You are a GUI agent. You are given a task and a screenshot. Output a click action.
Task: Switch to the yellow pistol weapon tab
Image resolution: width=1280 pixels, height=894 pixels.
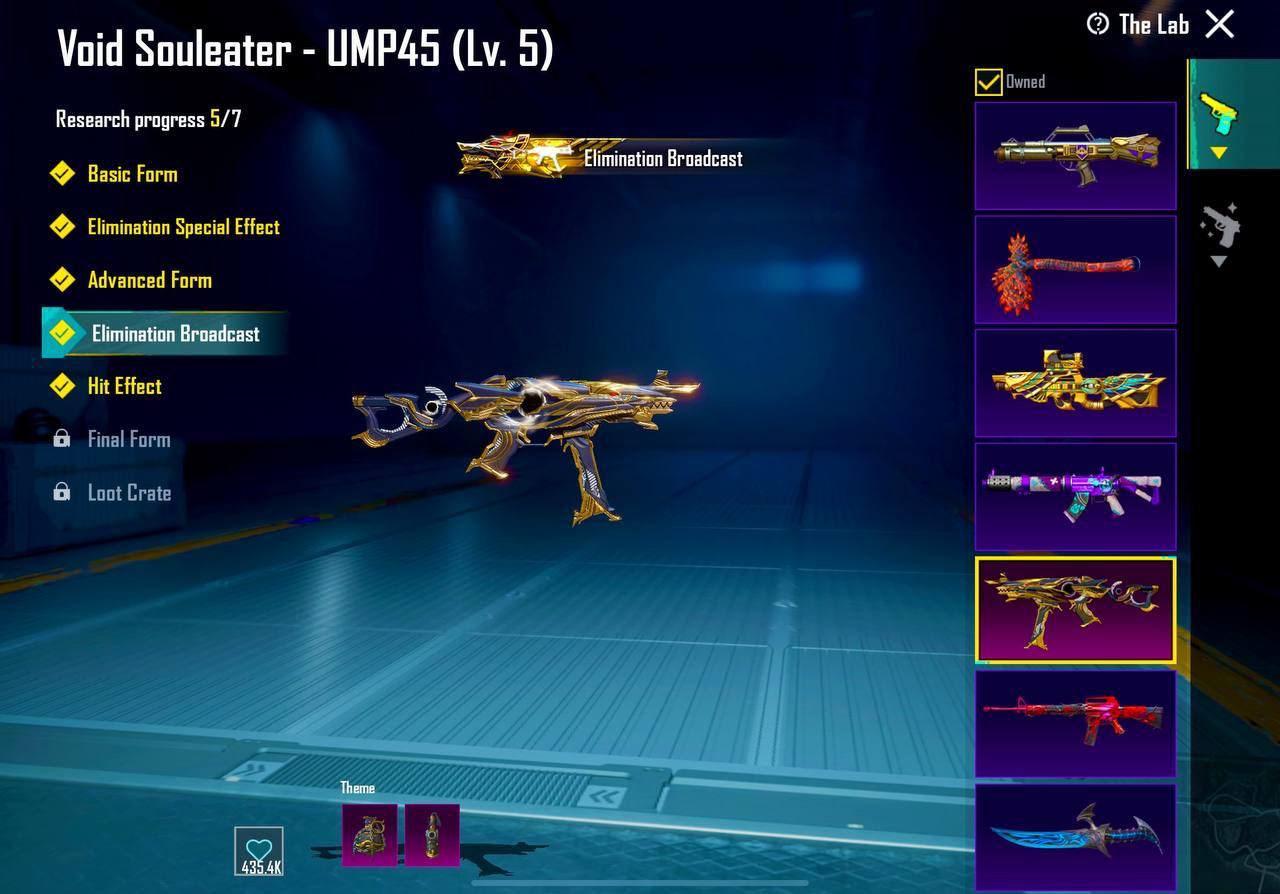tap(1218, 116)
